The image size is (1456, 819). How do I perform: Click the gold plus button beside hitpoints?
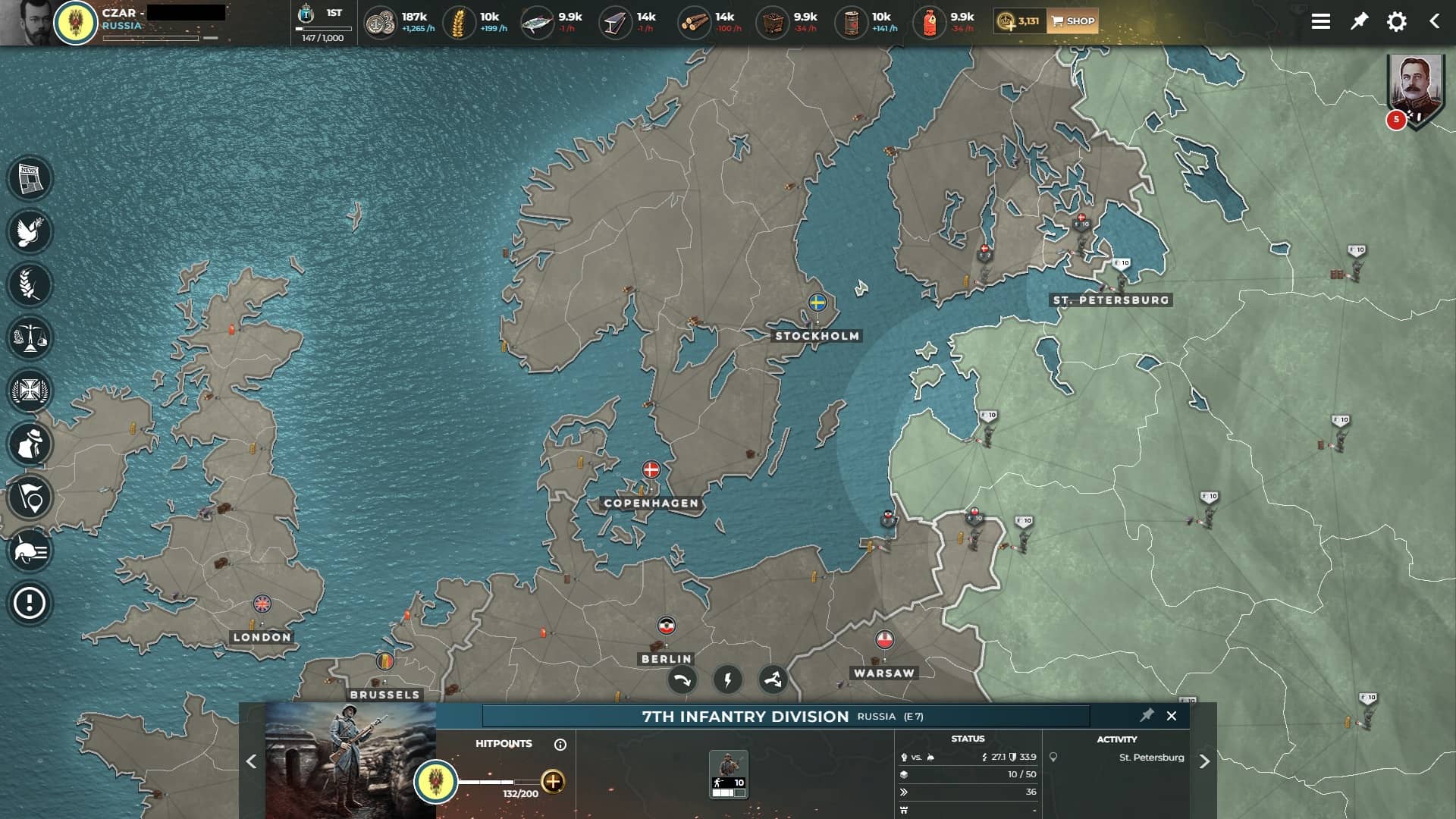click(x=553, y=781)
